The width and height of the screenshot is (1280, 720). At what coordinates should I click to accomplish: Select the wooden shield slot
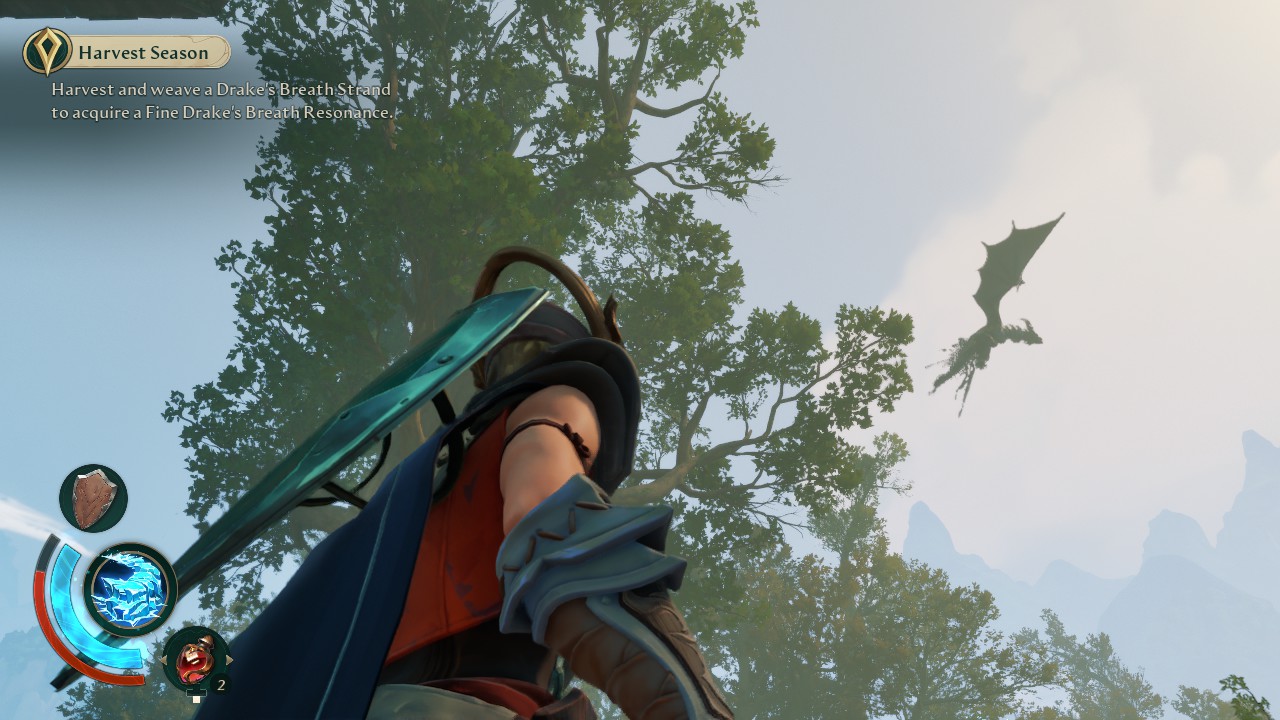click(x=94, y=497)
